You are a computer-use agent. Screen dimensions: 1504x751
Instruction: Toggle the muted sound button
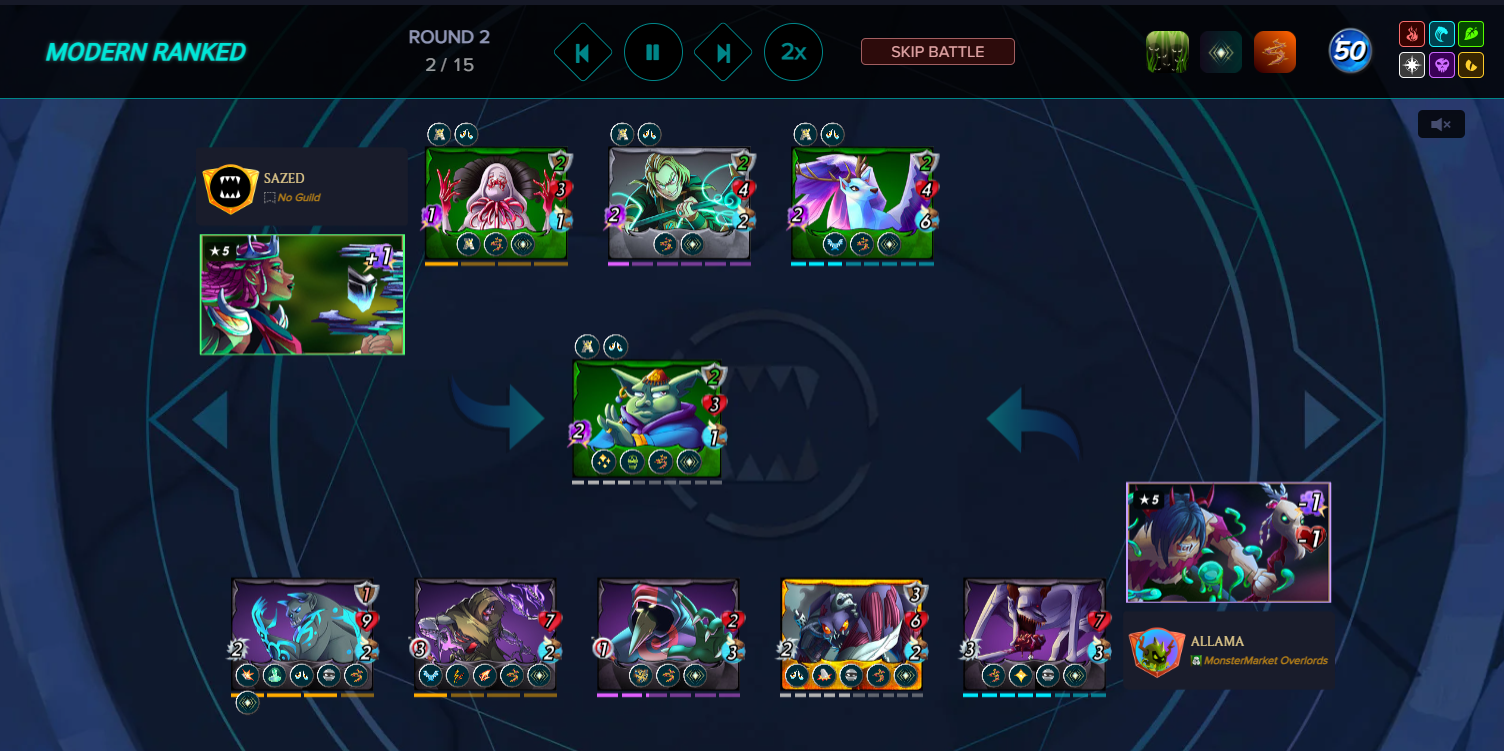pos(1441,124)
